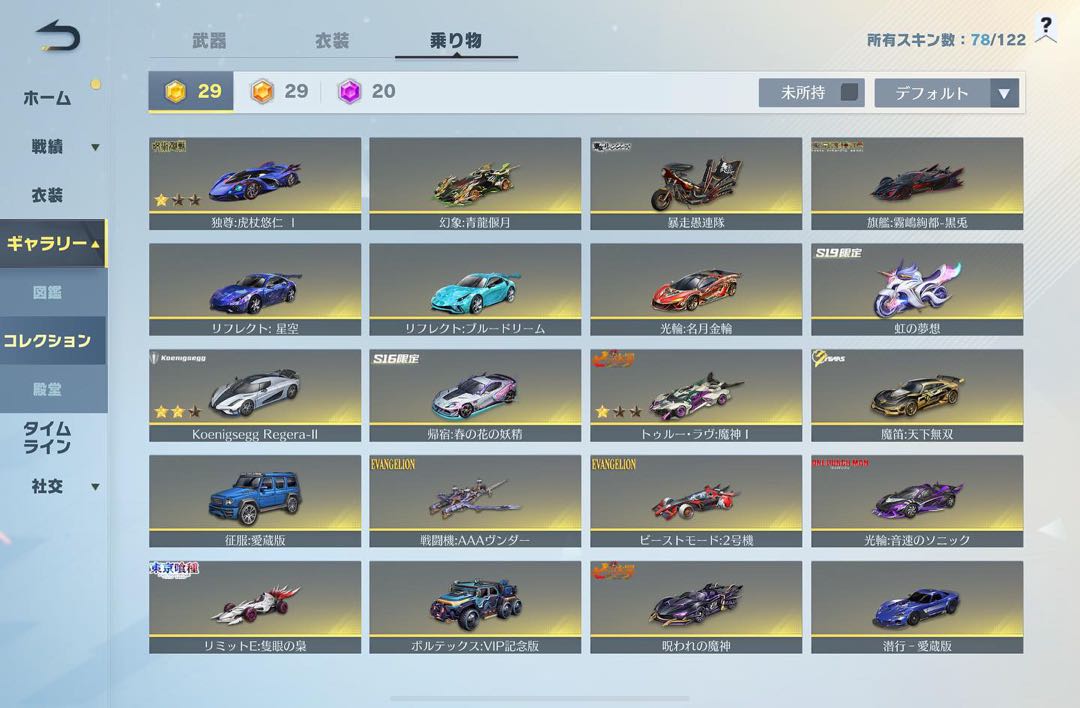Expand the 戦績 sidebar menu
Screen dimensions: 1080x708
coord(60,147)
